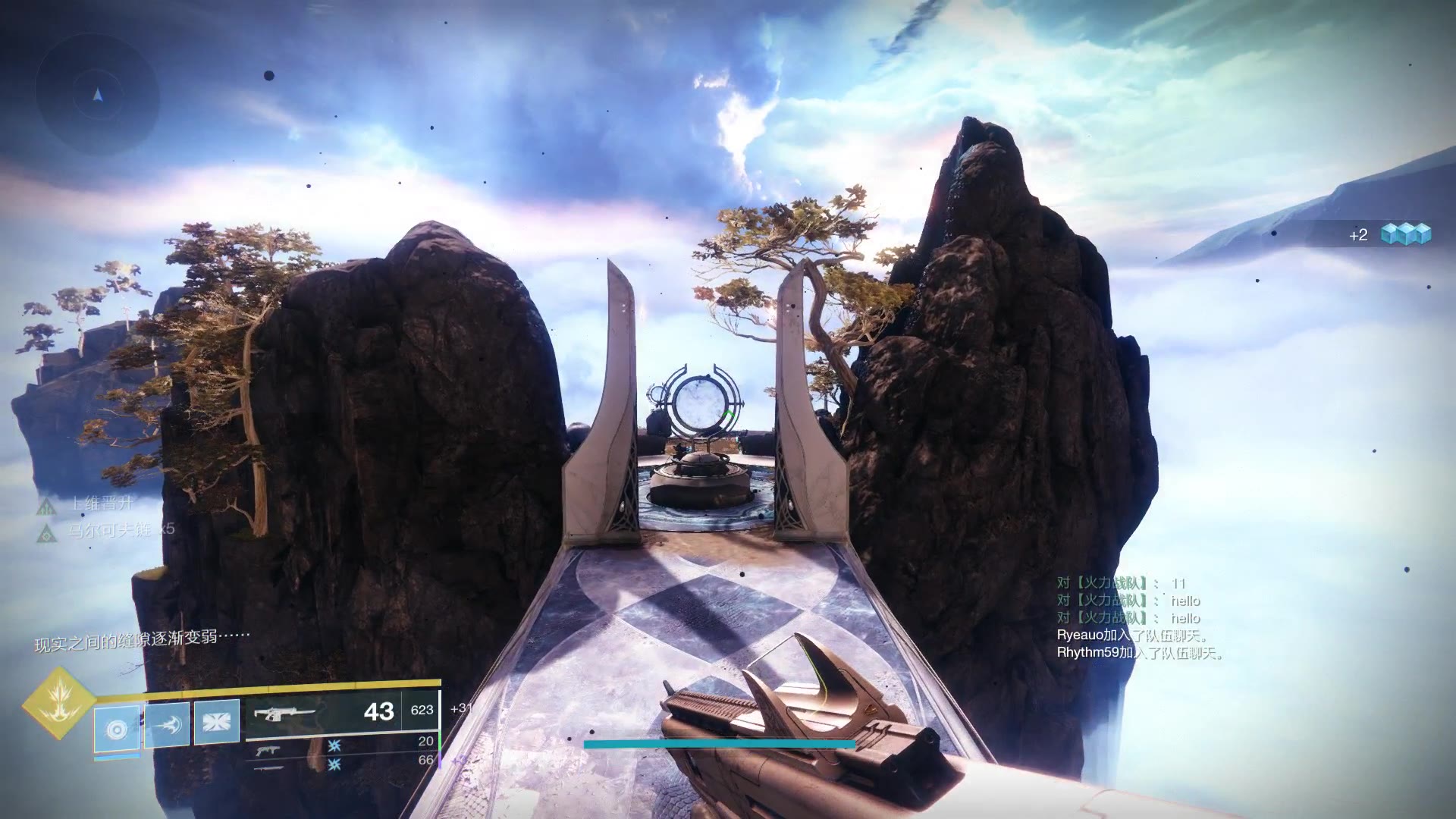Click the circular radar in the corner
This screenshot has height=819, width=1456.
click(x=97, y=96)
